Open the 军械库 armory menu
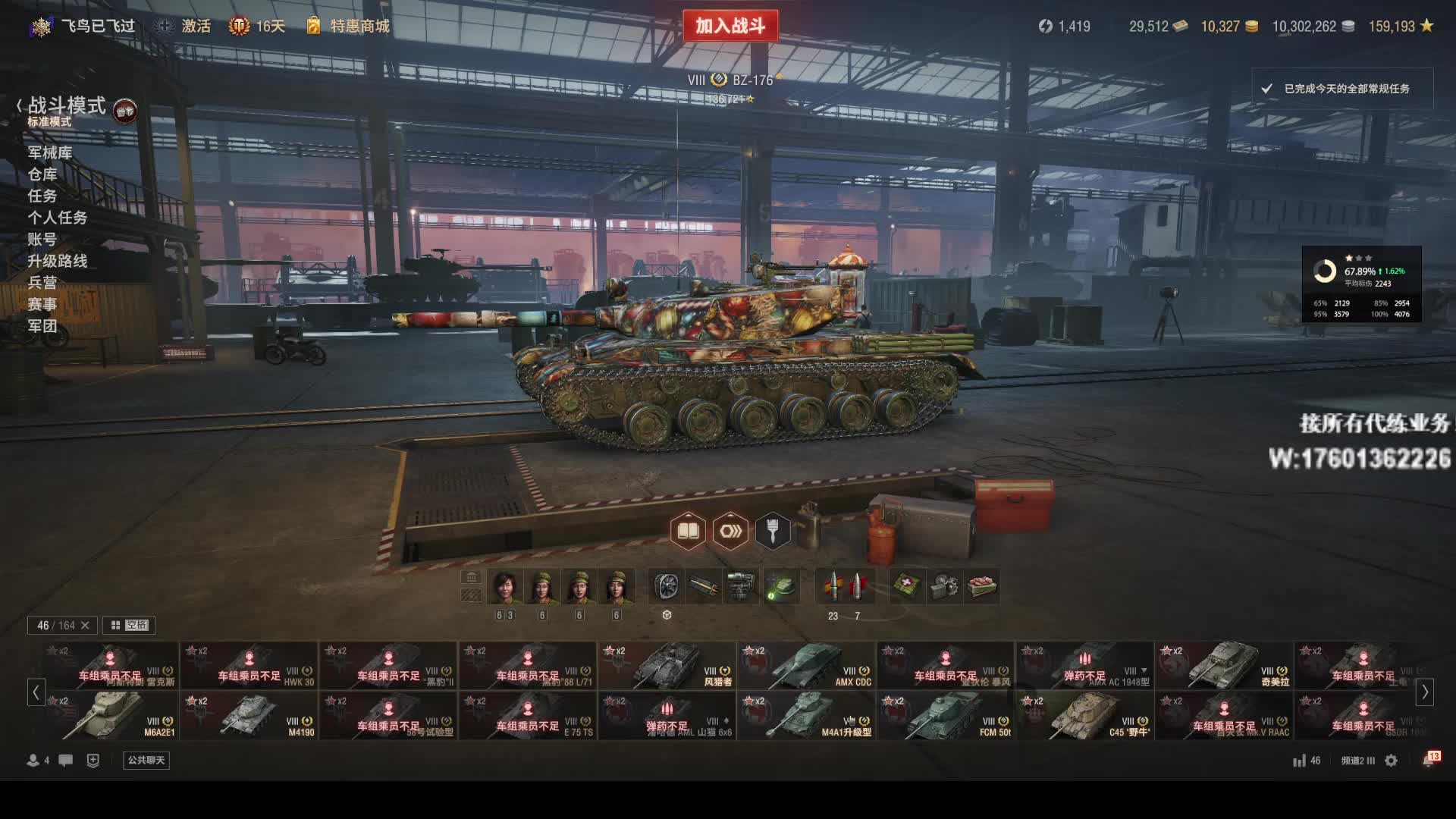The width and height of the screenshot is (1456, 819). [x=50, y=152]
